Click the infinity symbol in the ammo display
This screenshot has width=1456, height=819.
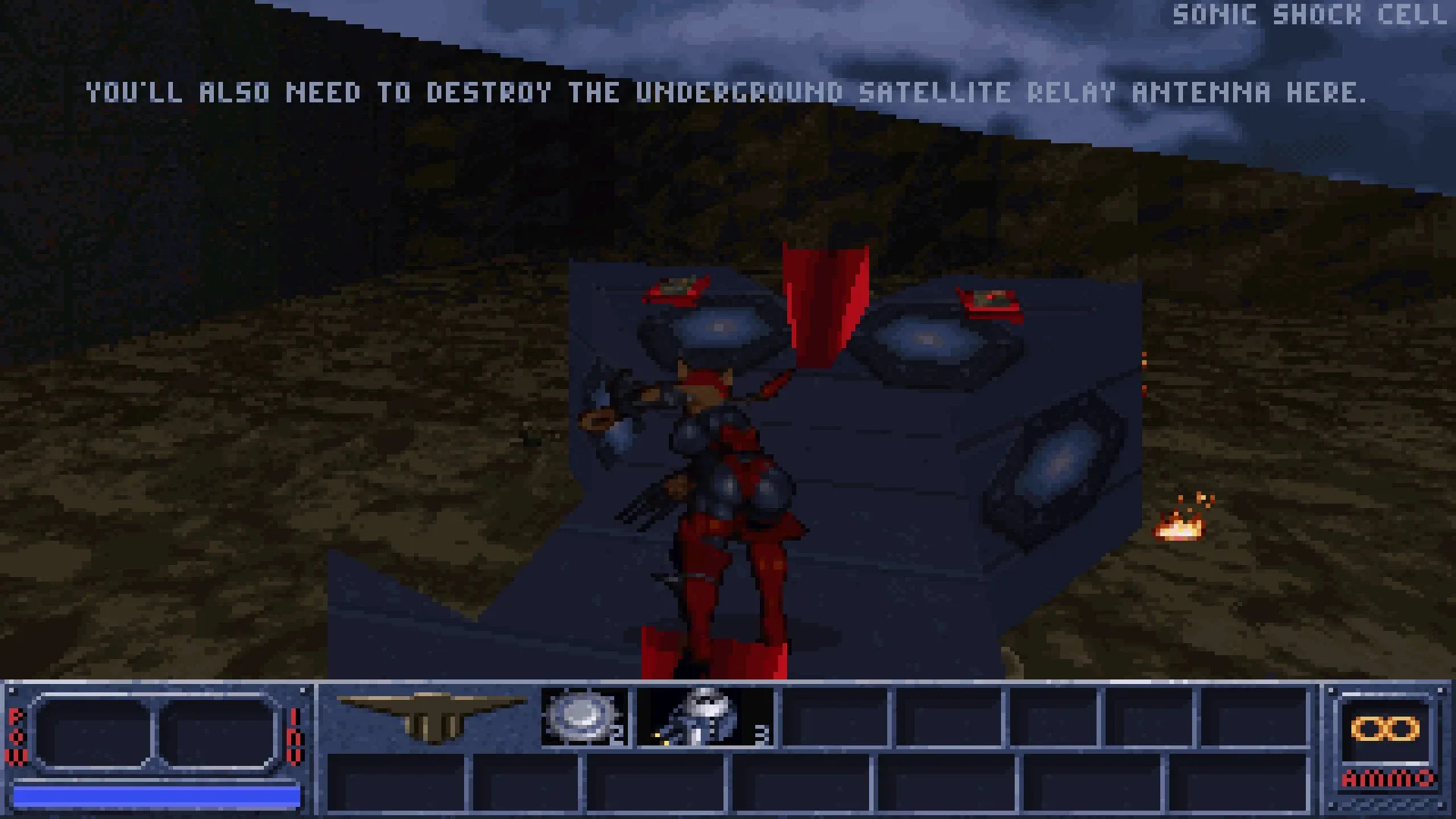[x=1383, y=730]
